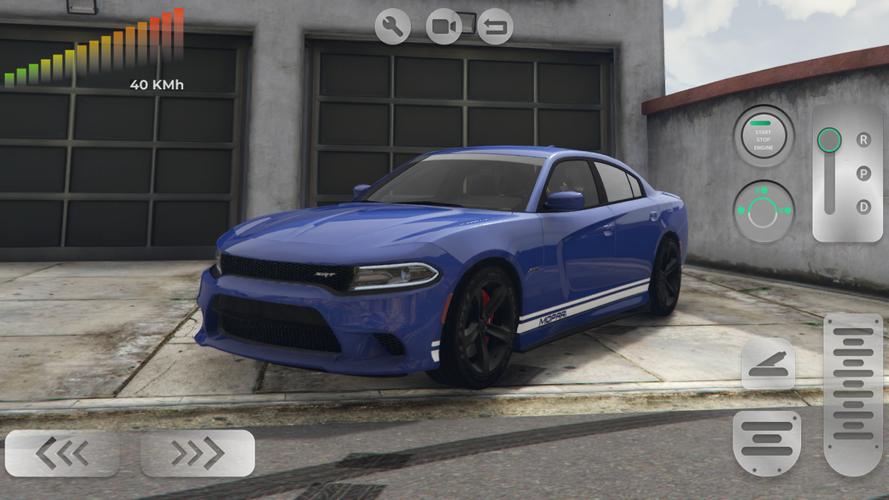
Task: Step on the tall gas pedal
Action: [853, 393]
